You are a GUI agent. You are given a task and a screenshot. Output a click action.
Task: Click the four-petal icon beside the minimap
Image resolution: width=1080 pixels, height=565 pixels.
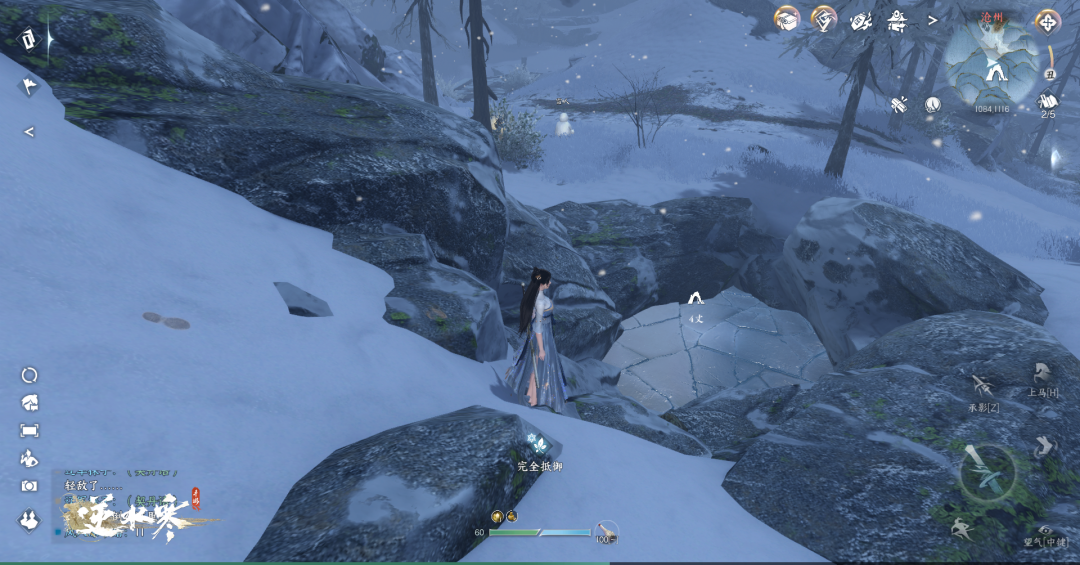(x=1047, y=21)
